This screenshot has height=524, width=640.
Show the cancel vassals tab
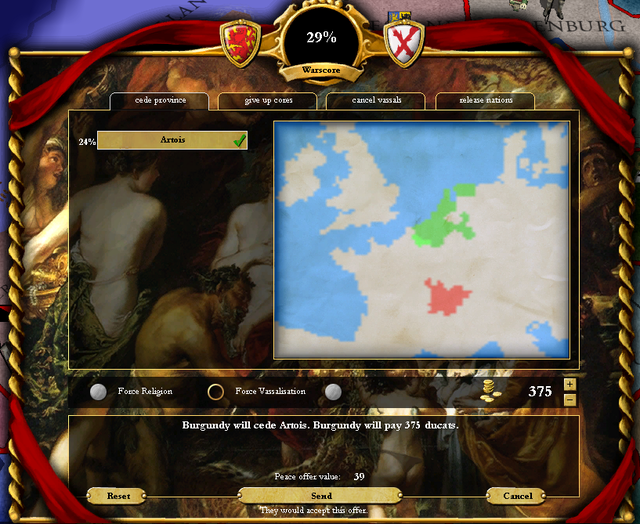point(375,101)
